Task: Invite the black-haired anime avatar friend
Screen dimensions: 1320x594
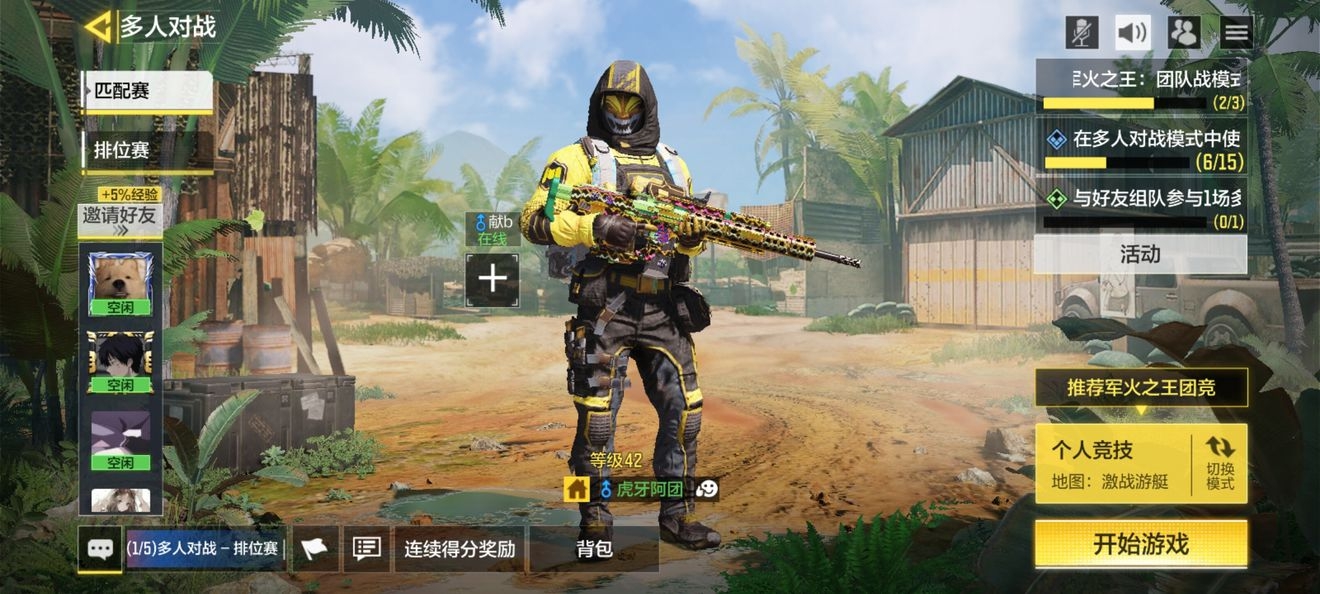Action: point(120,362)
